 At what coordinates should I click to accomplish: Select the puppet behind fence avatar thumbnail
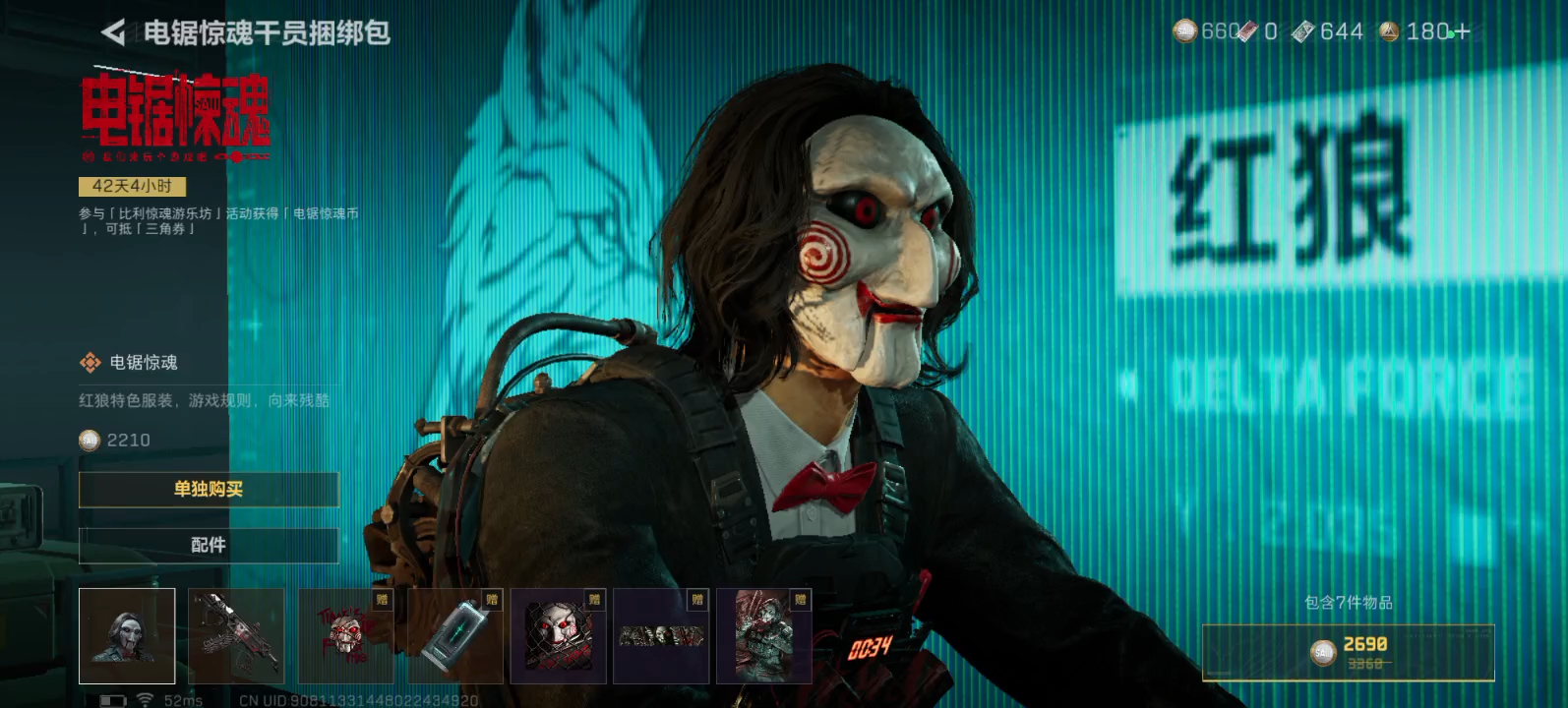point(558,636)
